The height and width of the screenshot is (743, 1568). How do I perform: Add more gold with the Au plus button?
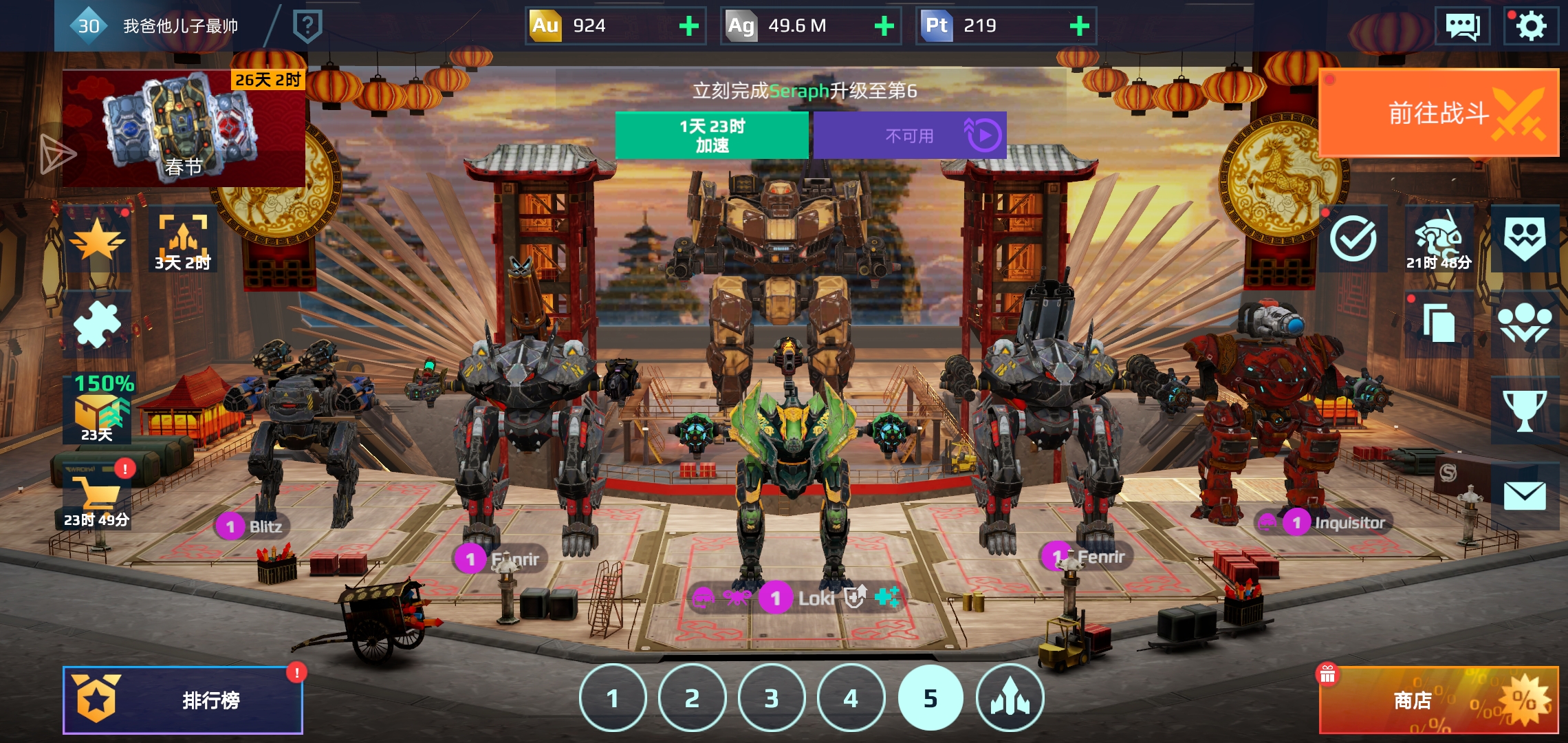688,26
